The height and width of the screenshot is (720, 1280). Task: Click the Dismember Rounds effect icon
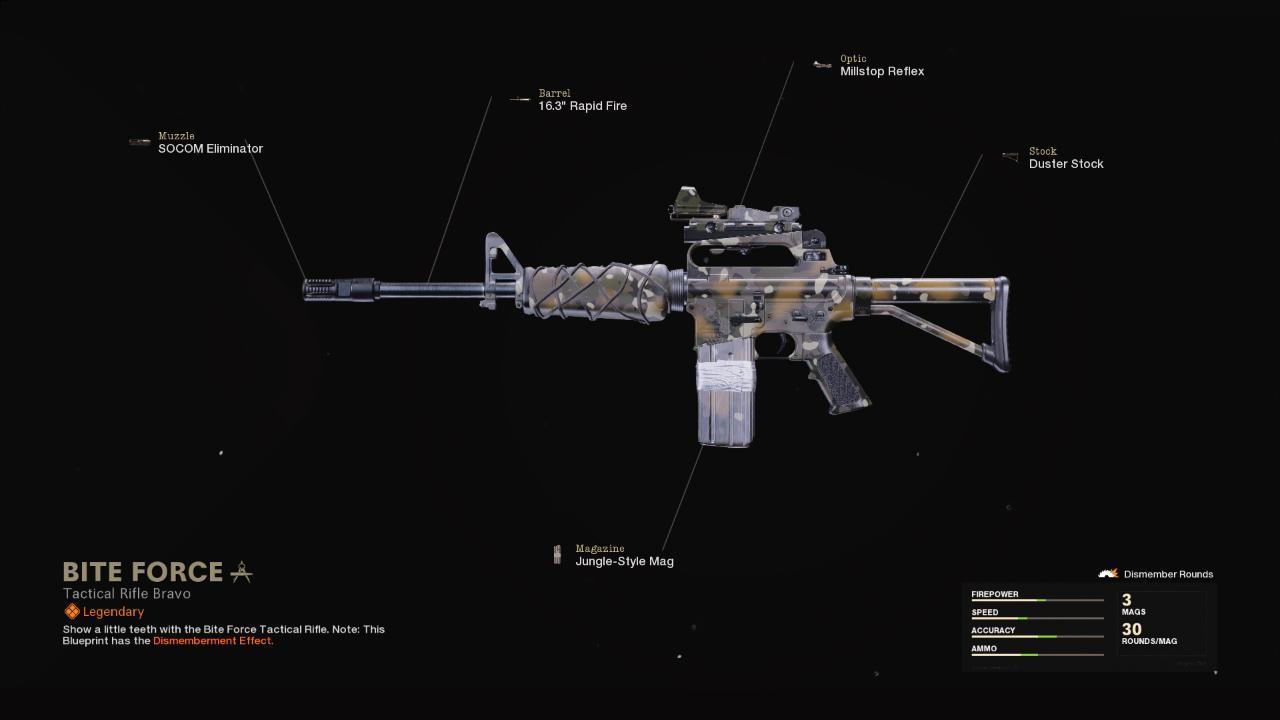point(1108,574)
